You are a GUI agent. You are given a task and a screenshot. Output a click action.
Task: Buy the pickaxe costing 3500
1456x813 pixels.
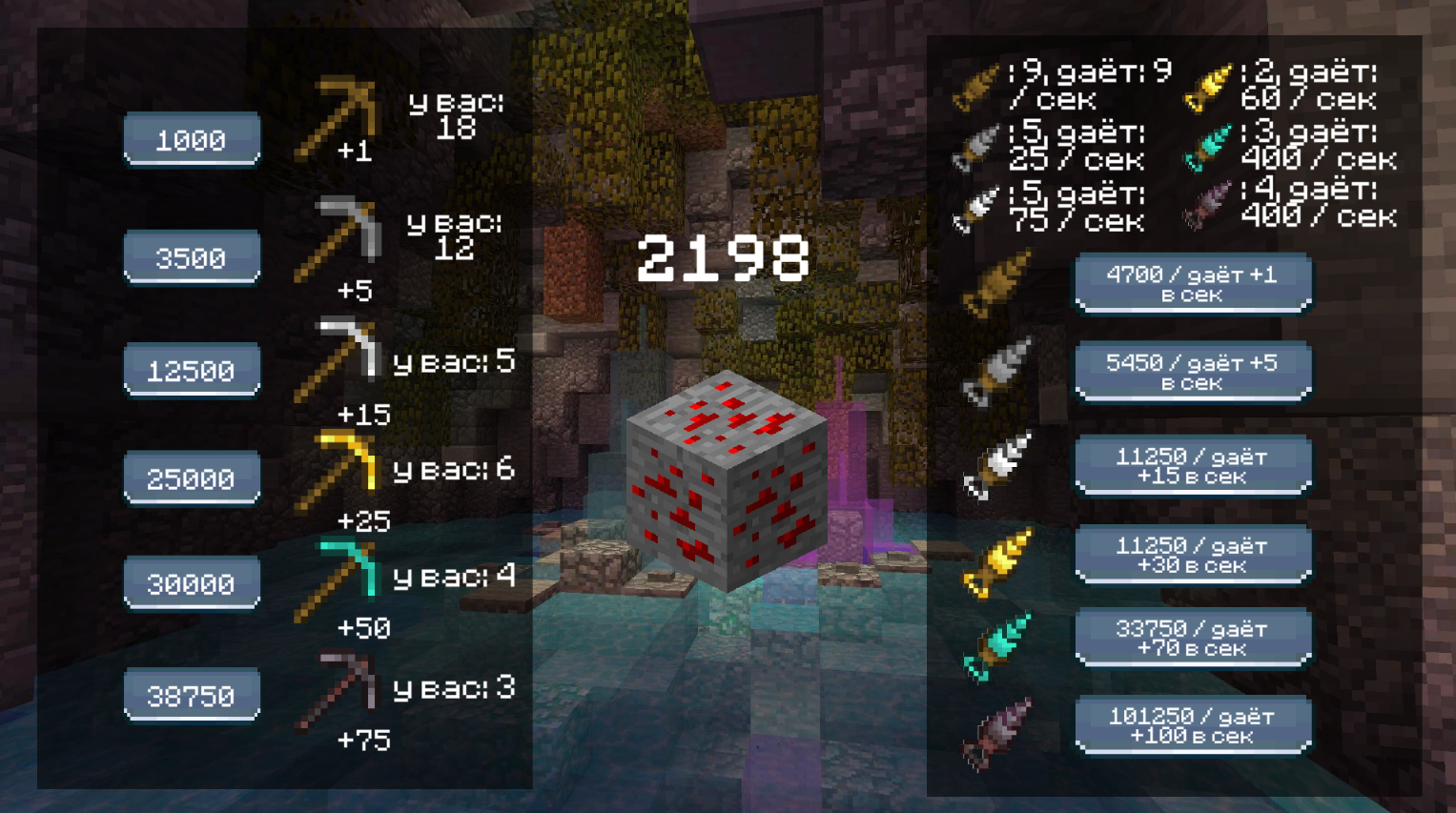(191, 257)
